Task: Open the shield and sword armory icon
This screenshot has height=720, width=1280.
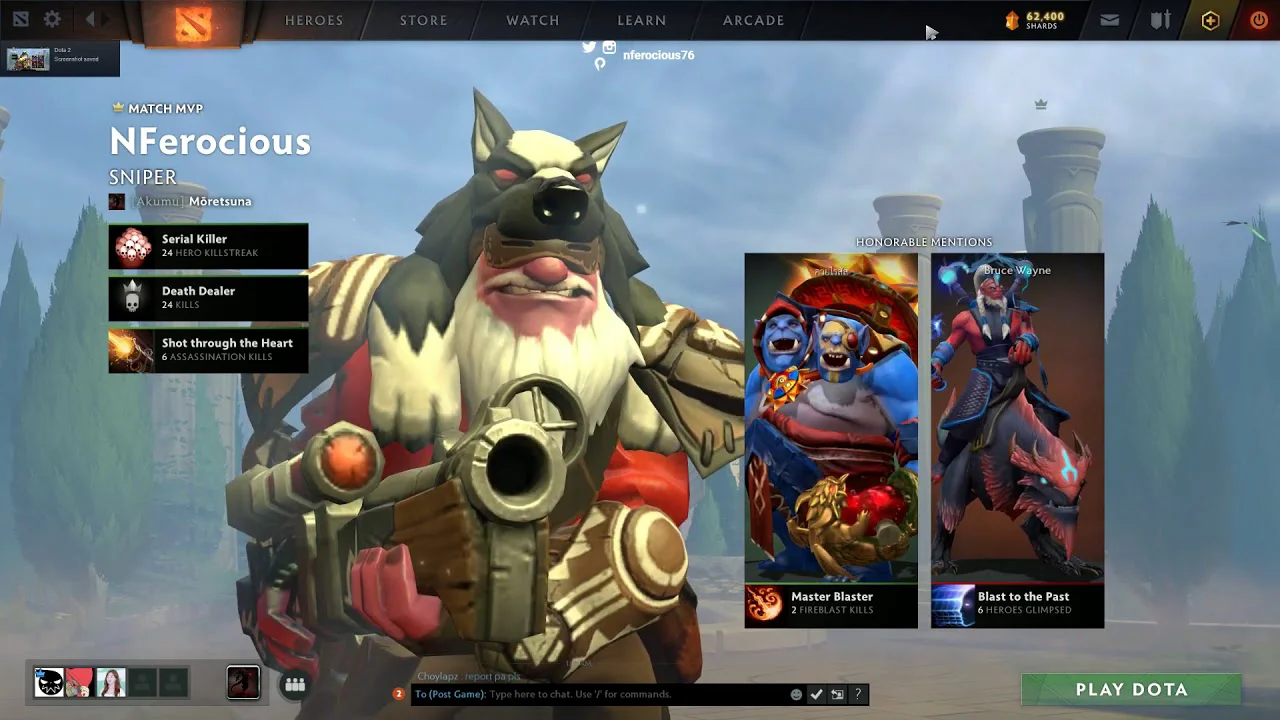Action: coord(1160,20)
